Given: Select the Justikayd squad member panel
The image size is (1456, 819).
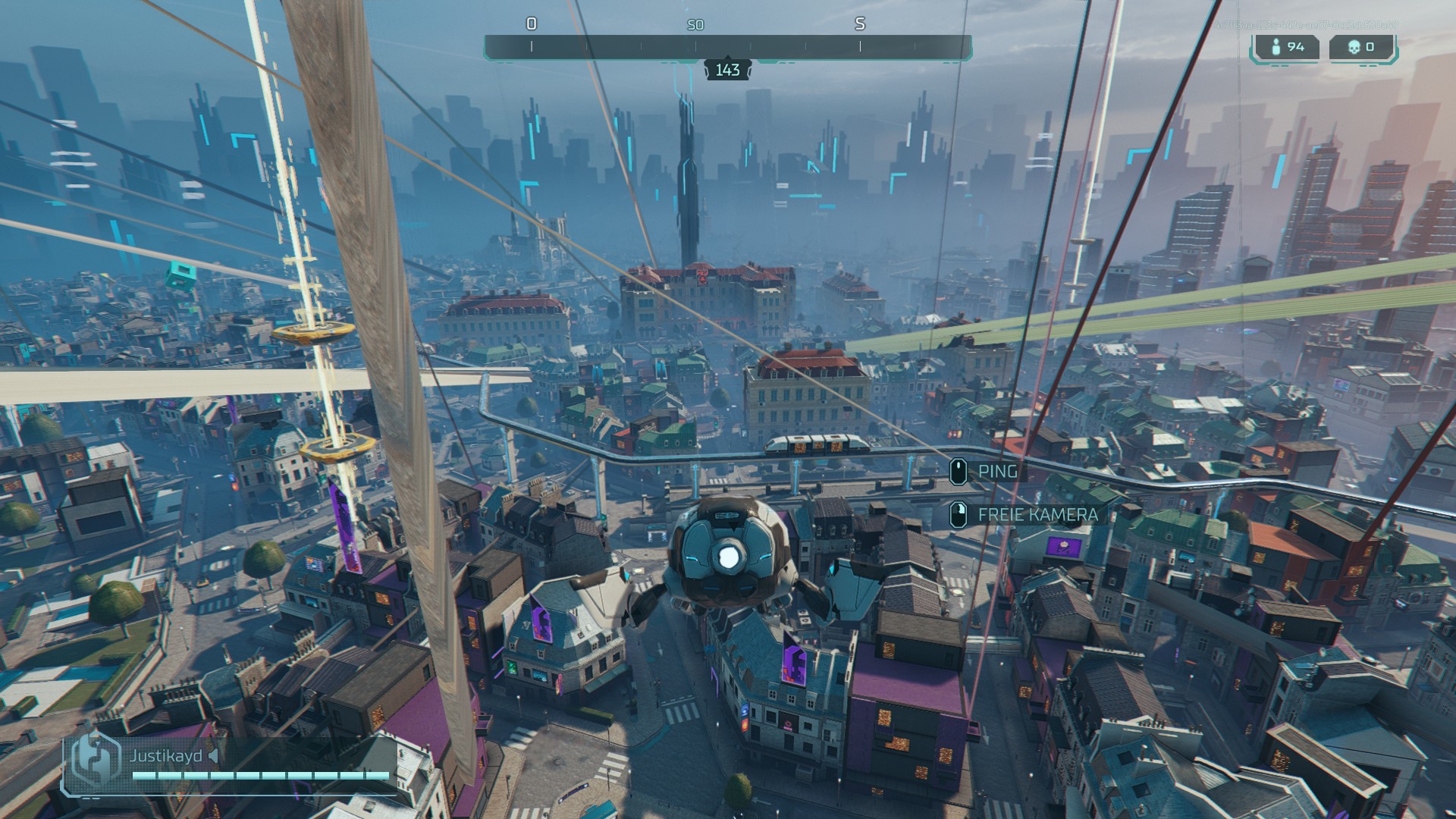Looking at the screenshot, I should coord(227,764).
